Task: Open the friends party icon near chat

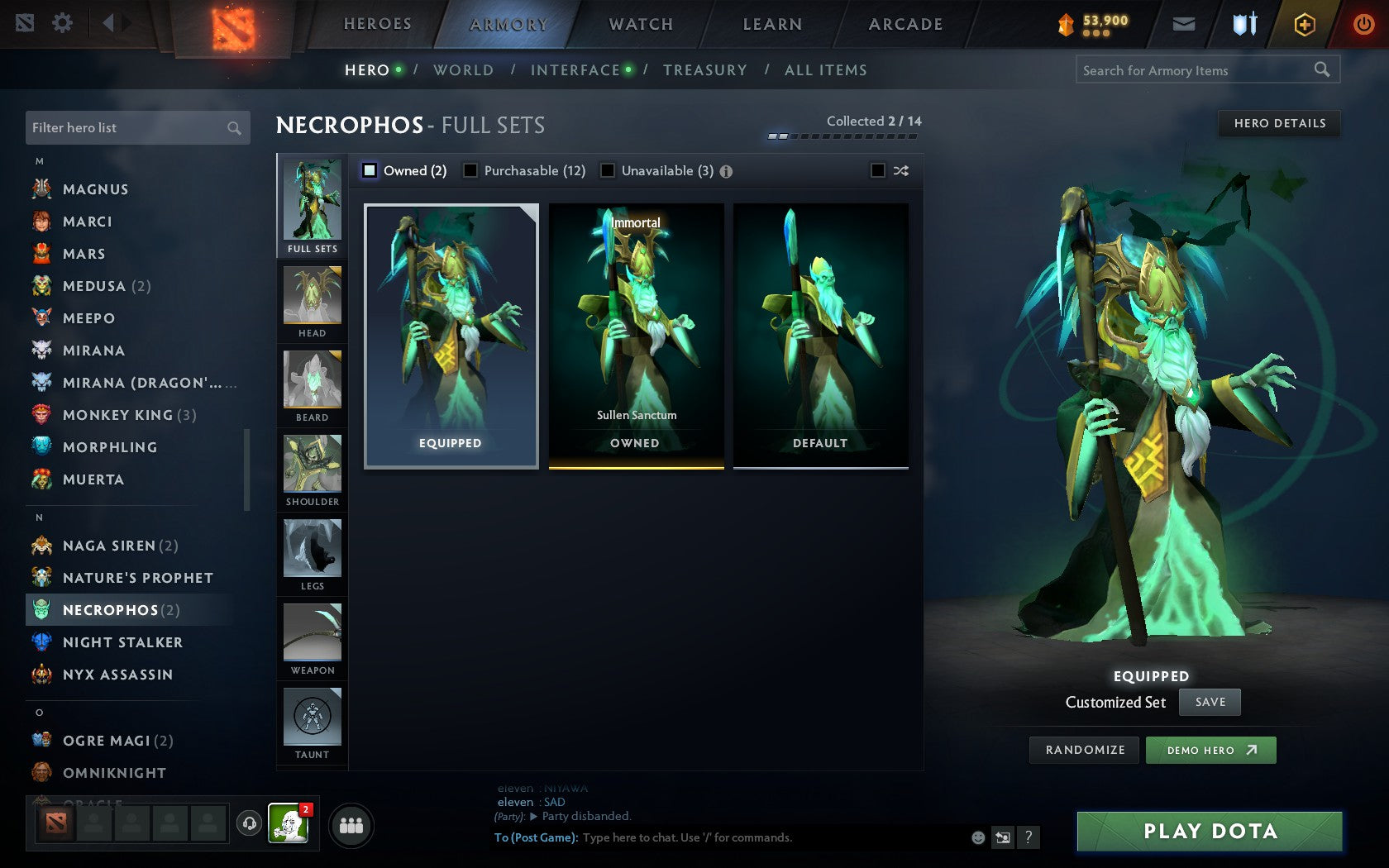Action: 351,824
